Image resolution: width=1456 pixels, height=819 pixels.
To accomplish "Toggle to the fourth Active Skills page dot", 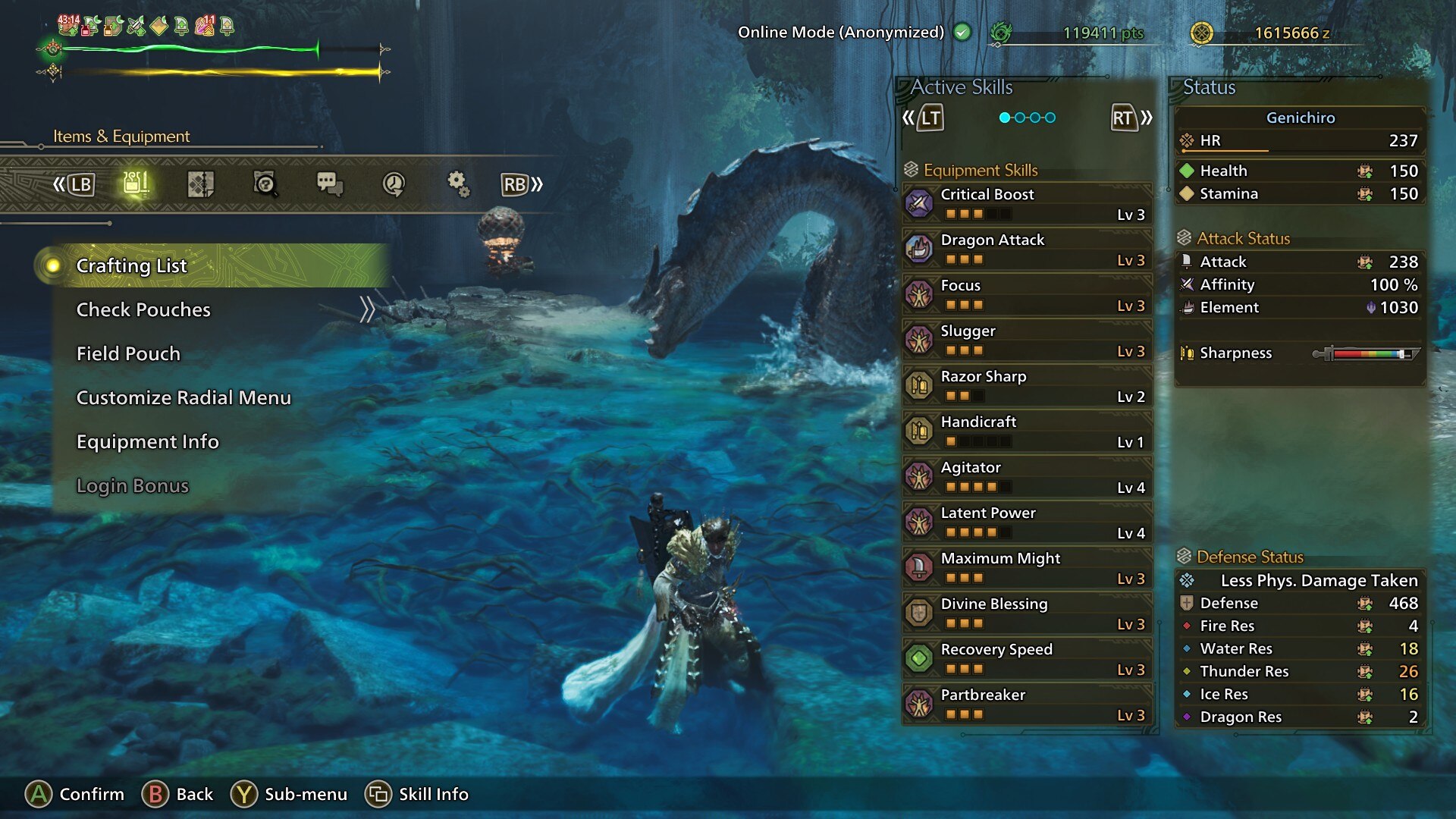I will 1050,118.
